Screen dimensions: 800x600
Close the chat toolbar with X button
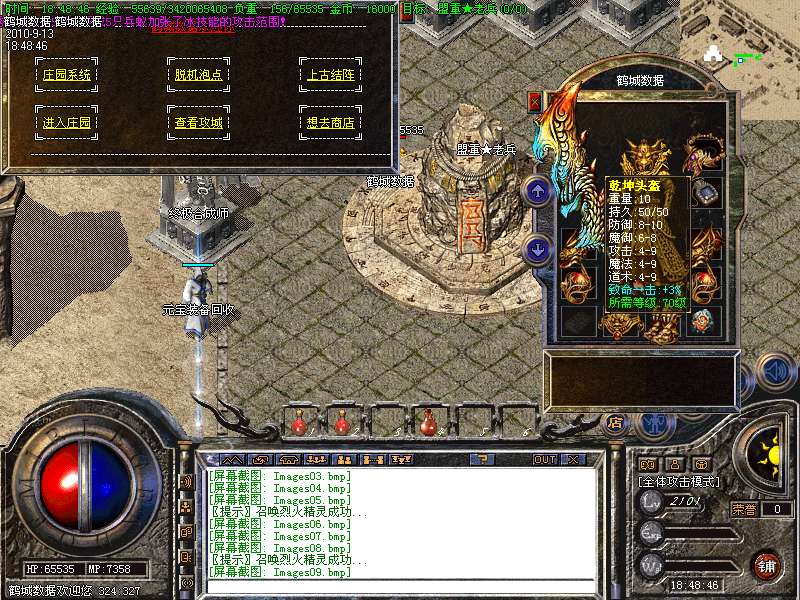tap(573, 459)
